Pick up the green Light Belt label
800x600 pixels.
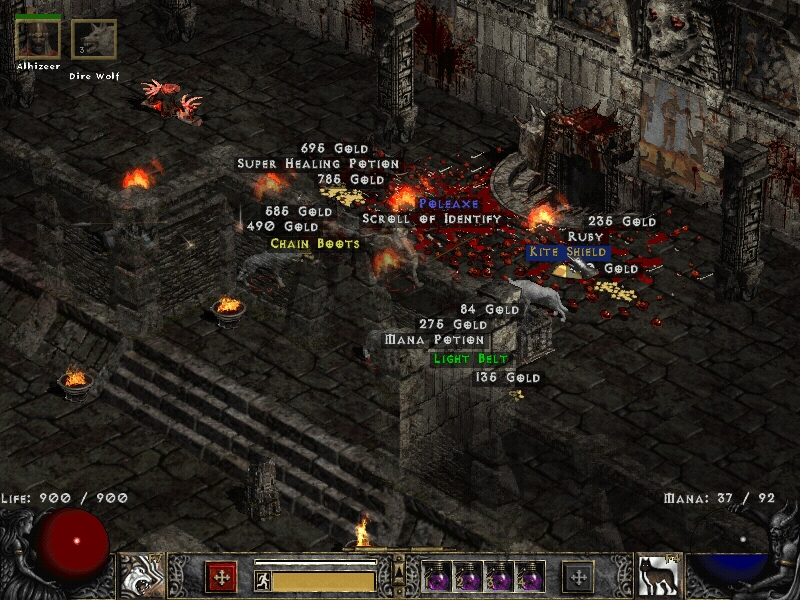coord(471,359)
